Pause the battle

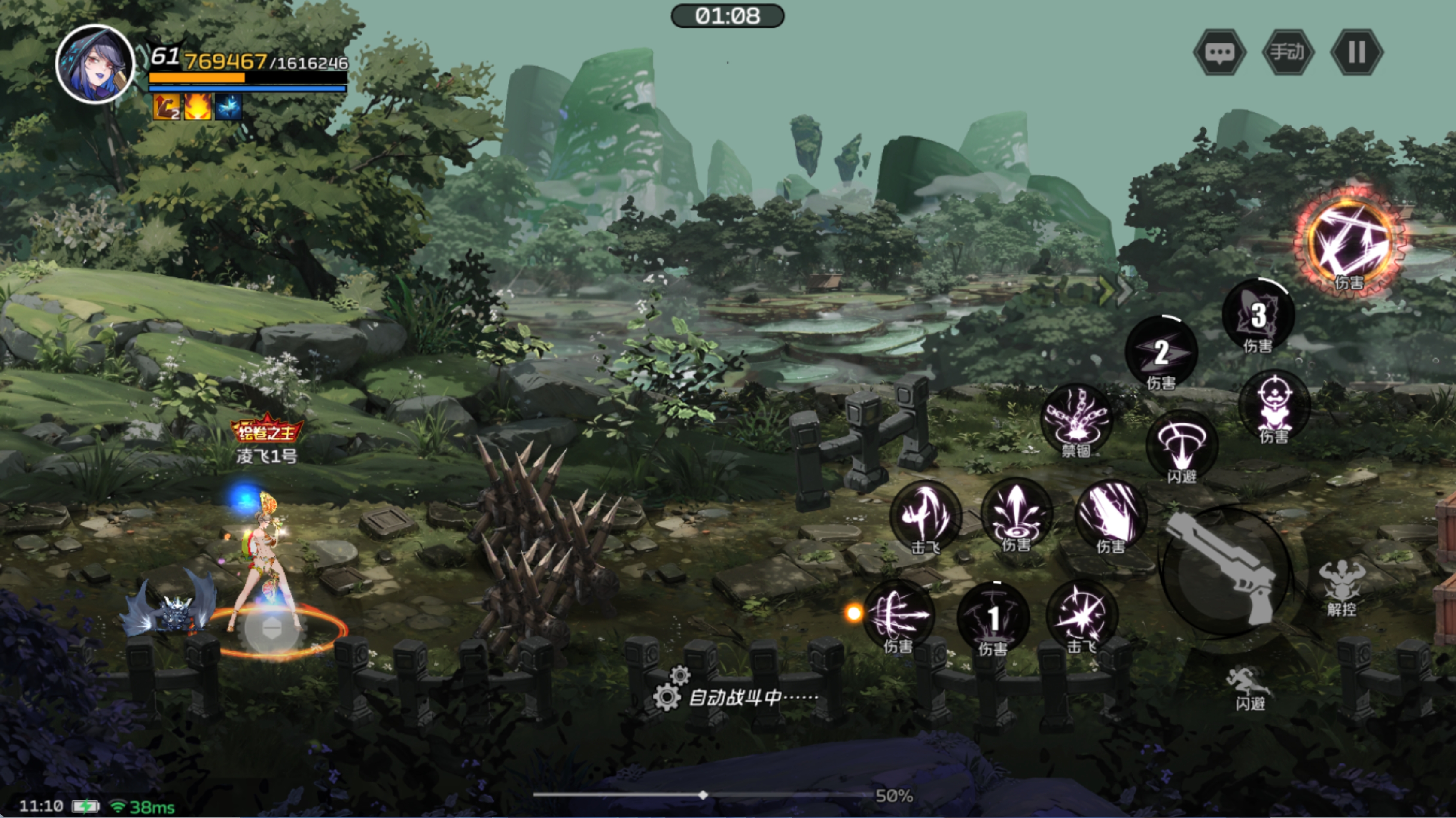[1356, 52]
